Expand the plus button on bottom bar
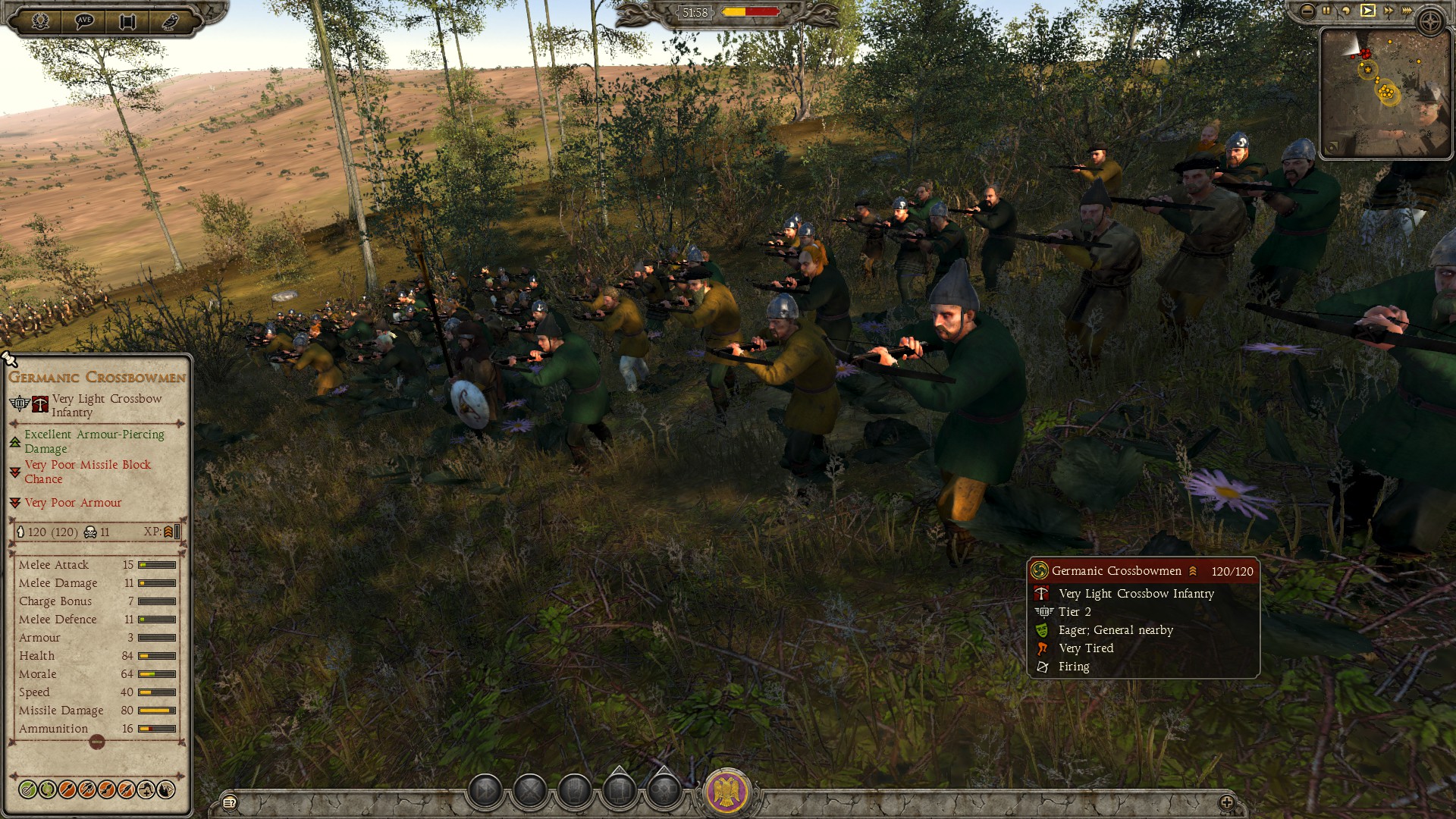Image resolution: width=1456 pixels, height=819 pixels. click(1226, 802)
